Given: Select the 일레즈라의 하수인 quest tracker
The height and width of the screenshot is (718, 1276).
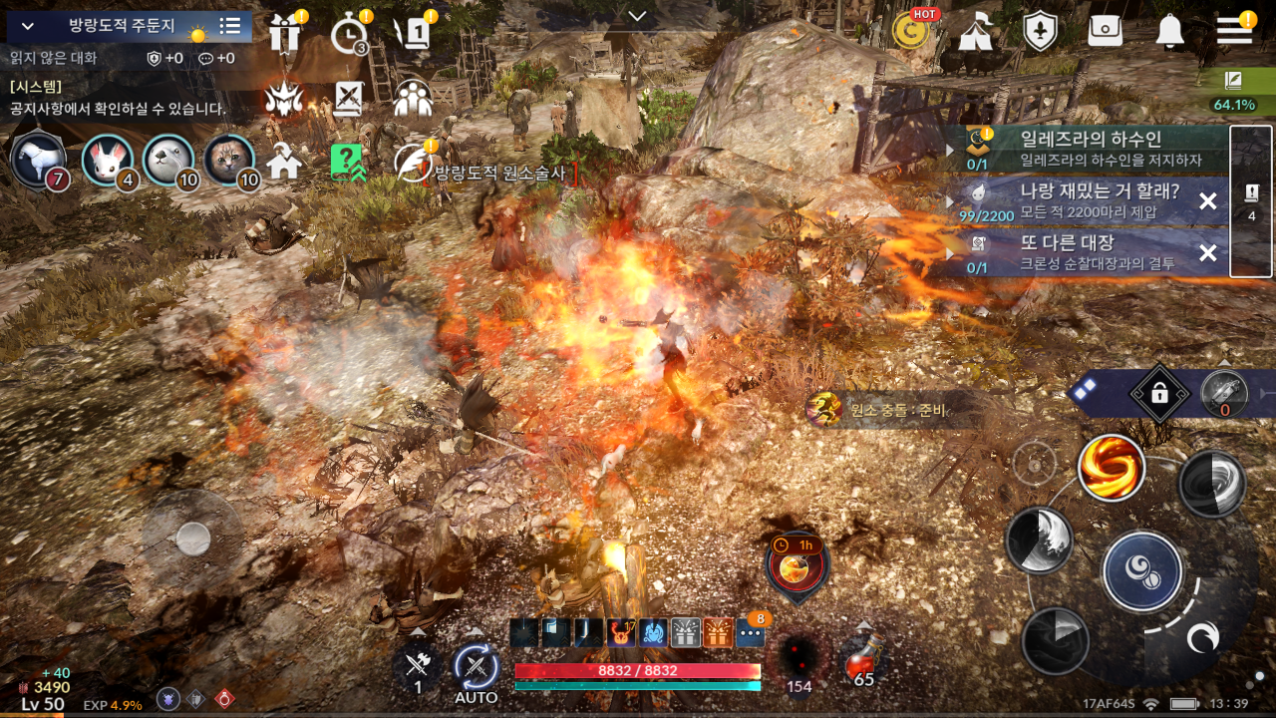Looking at the screenshot, I should point(1090,148).
